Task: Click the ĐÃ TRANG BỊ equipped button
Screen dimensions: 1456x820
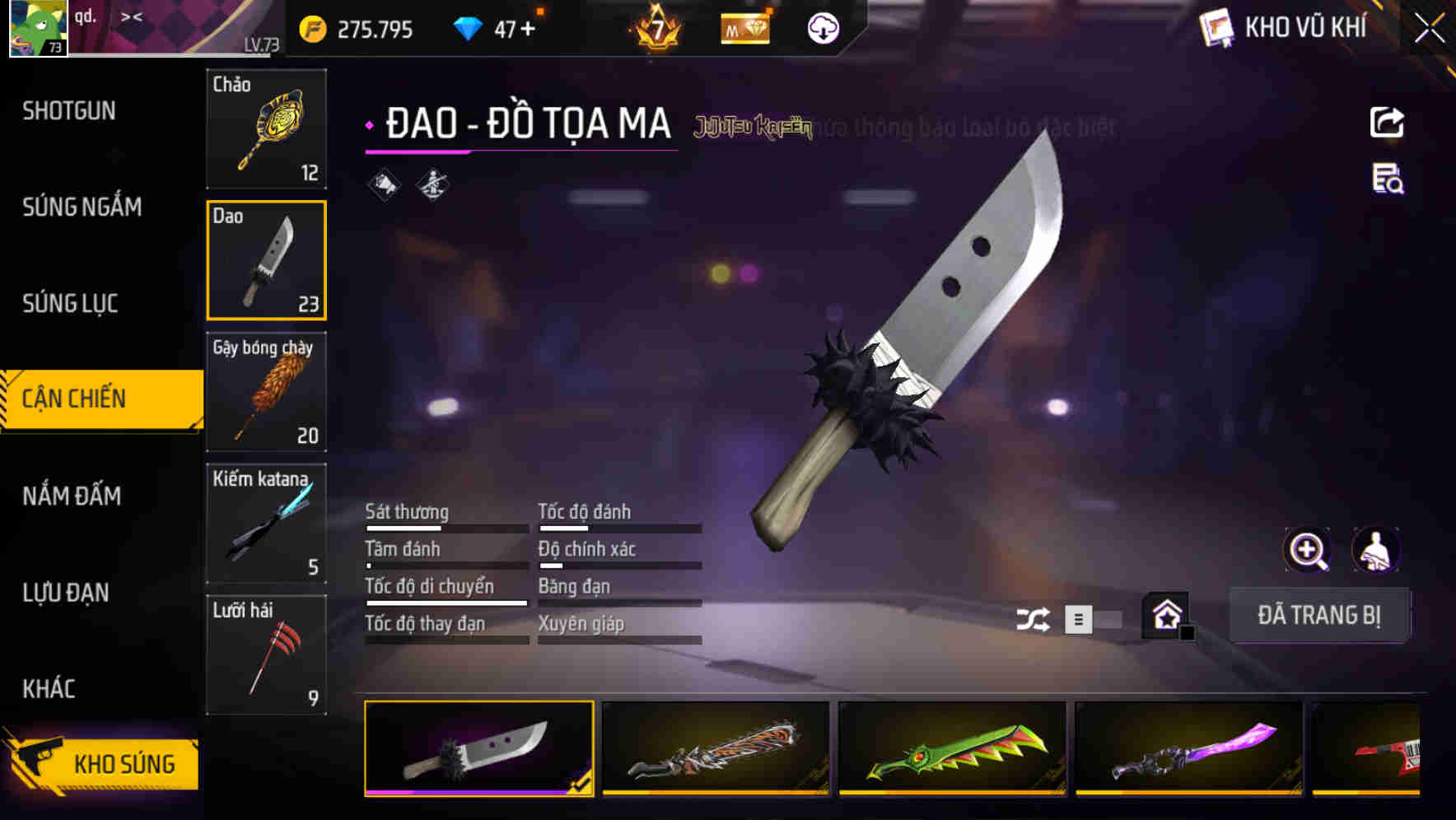Action: point(1319,615)
